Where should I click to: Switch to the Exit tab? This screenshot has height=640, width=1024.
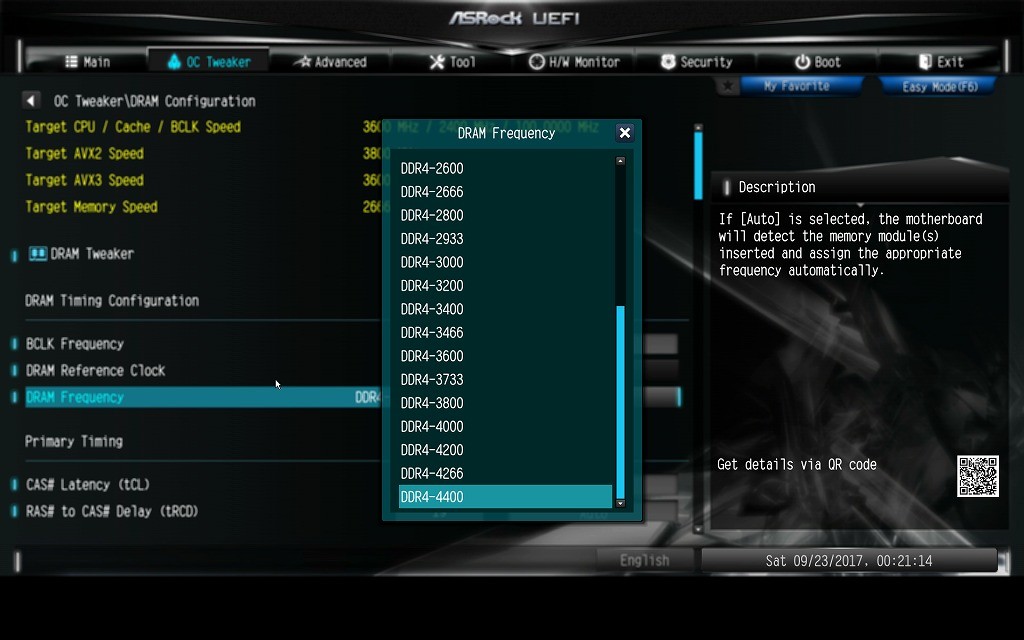coord(940,62)
